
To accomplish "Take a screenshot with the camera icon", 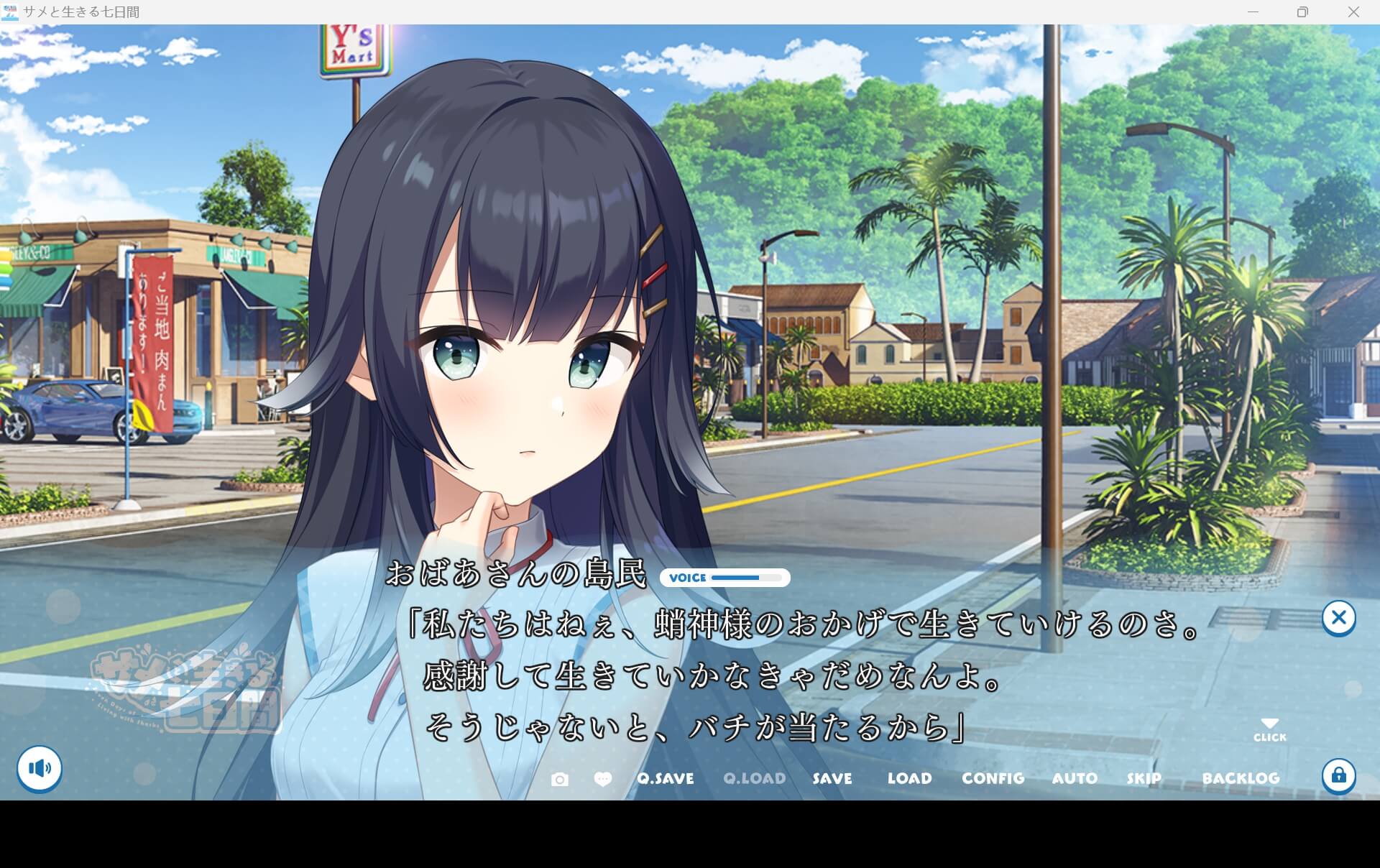I will 561,779.
